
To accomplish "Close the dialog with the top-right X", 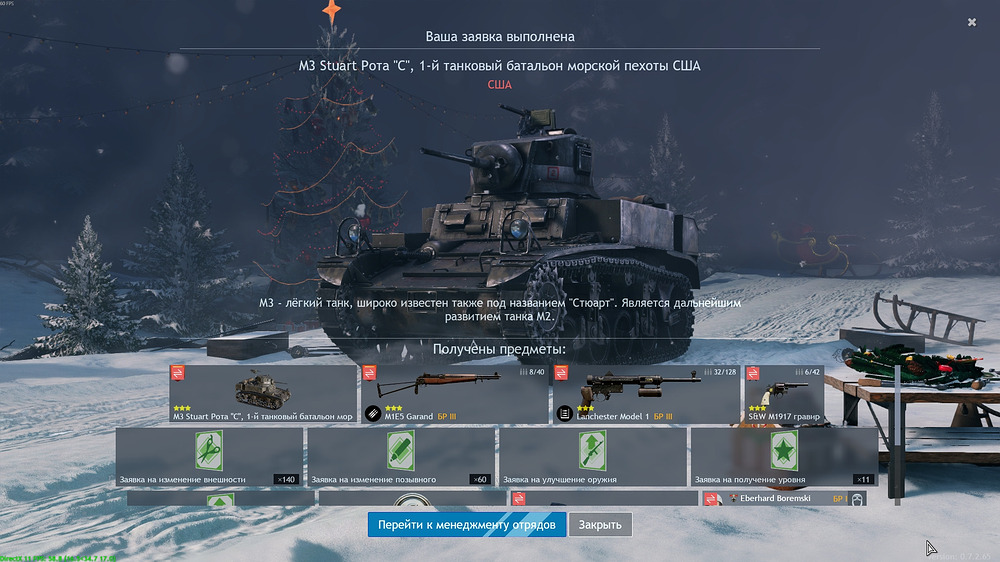I will coord(972,22).
